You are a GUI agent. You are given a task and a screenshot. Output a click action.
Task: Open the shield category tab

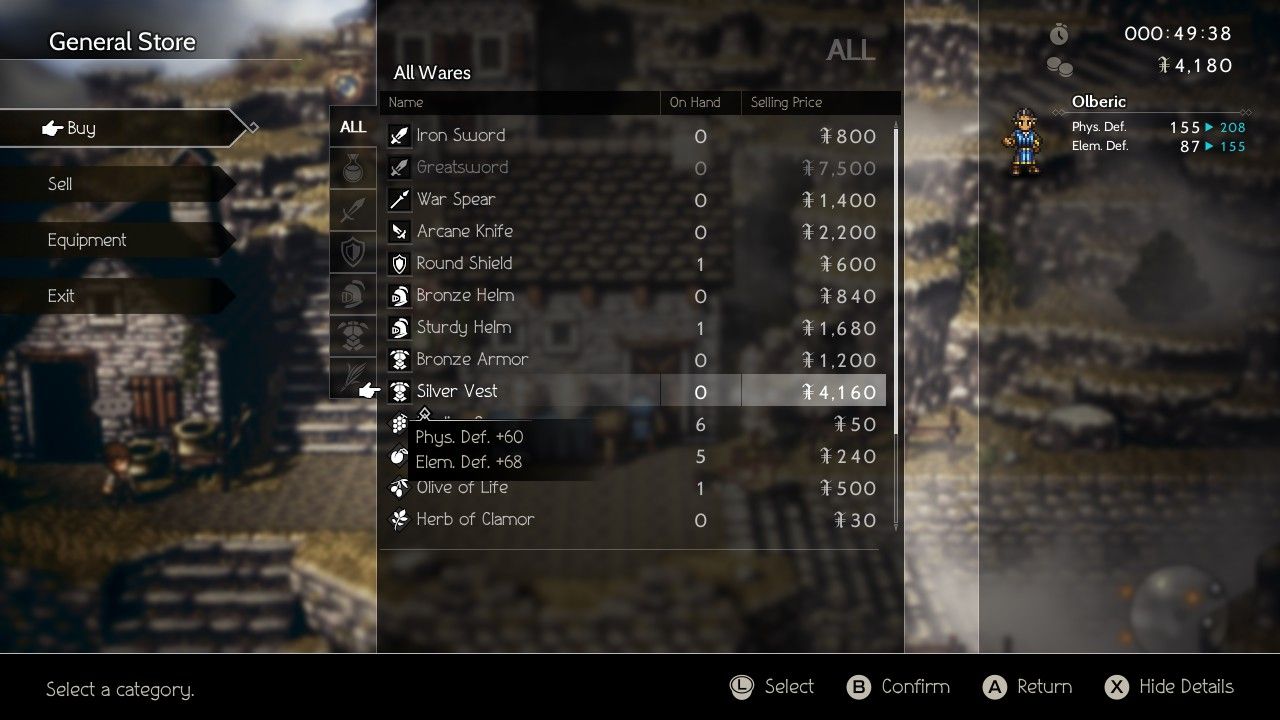353,252
